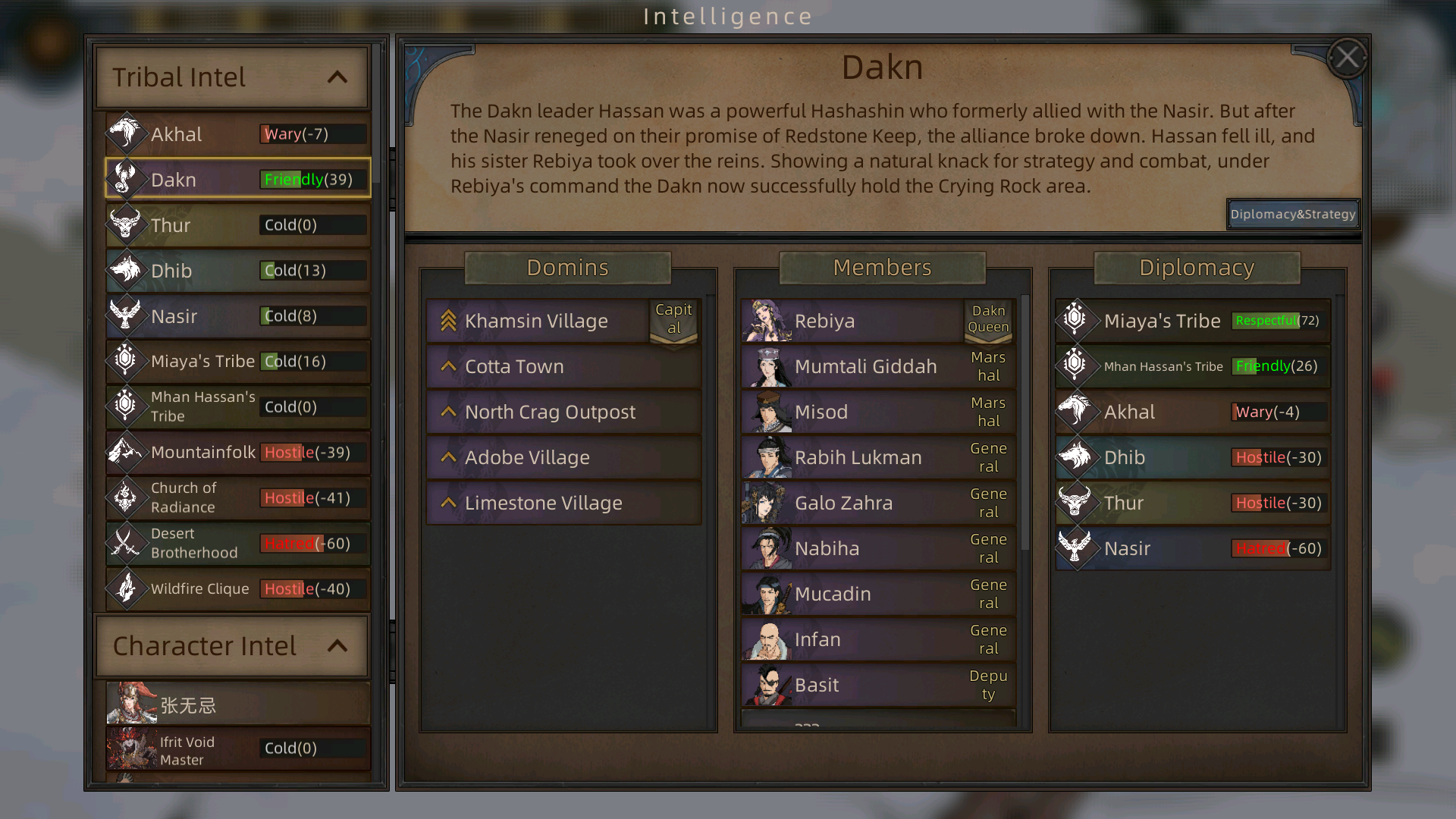The width and height of the screenshot is (1456, 819).
Task: Click the Mumtali Giddah Marshal portrait
Action: pos(766,366)
